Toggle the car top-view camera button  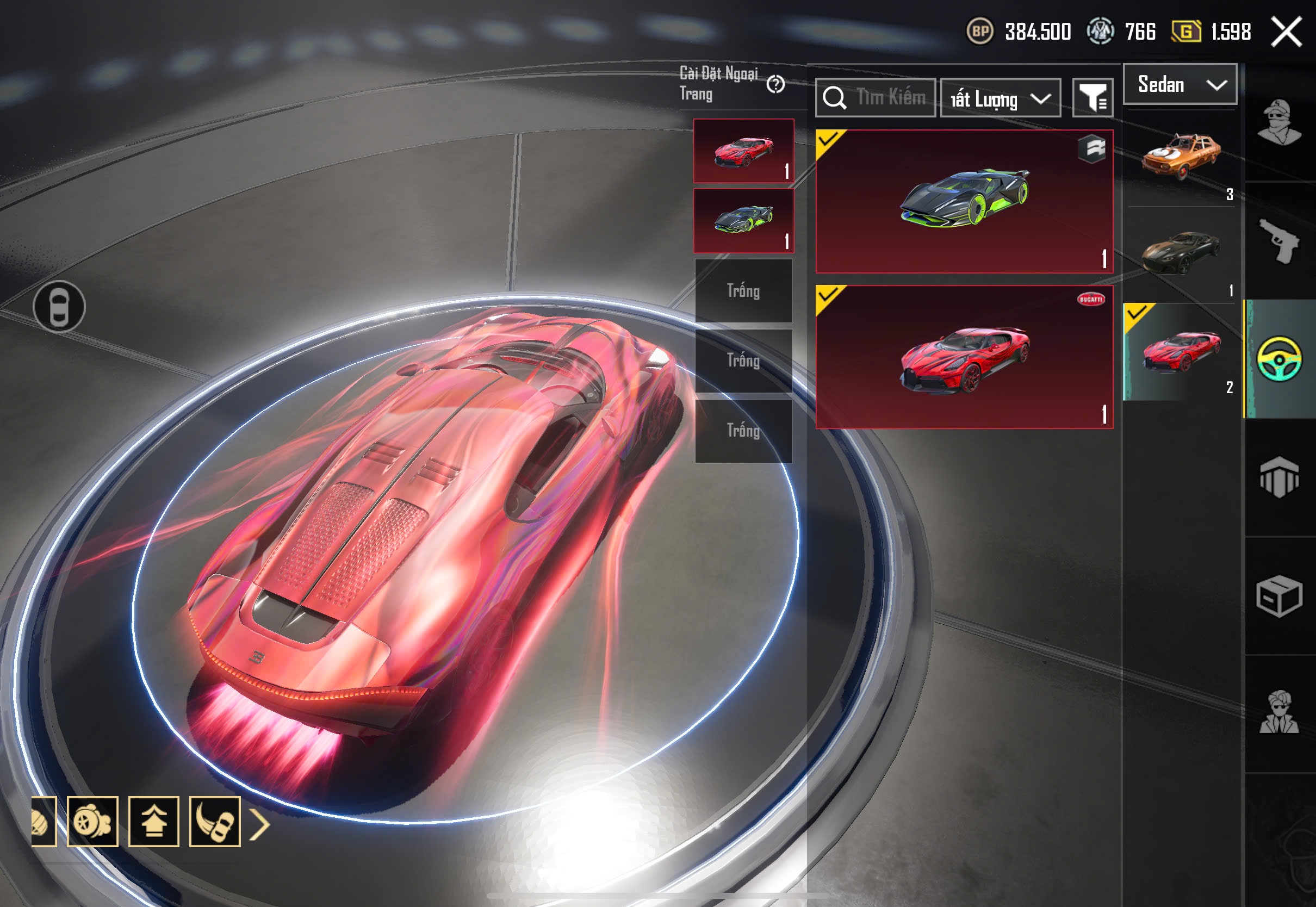coord(59,307)
